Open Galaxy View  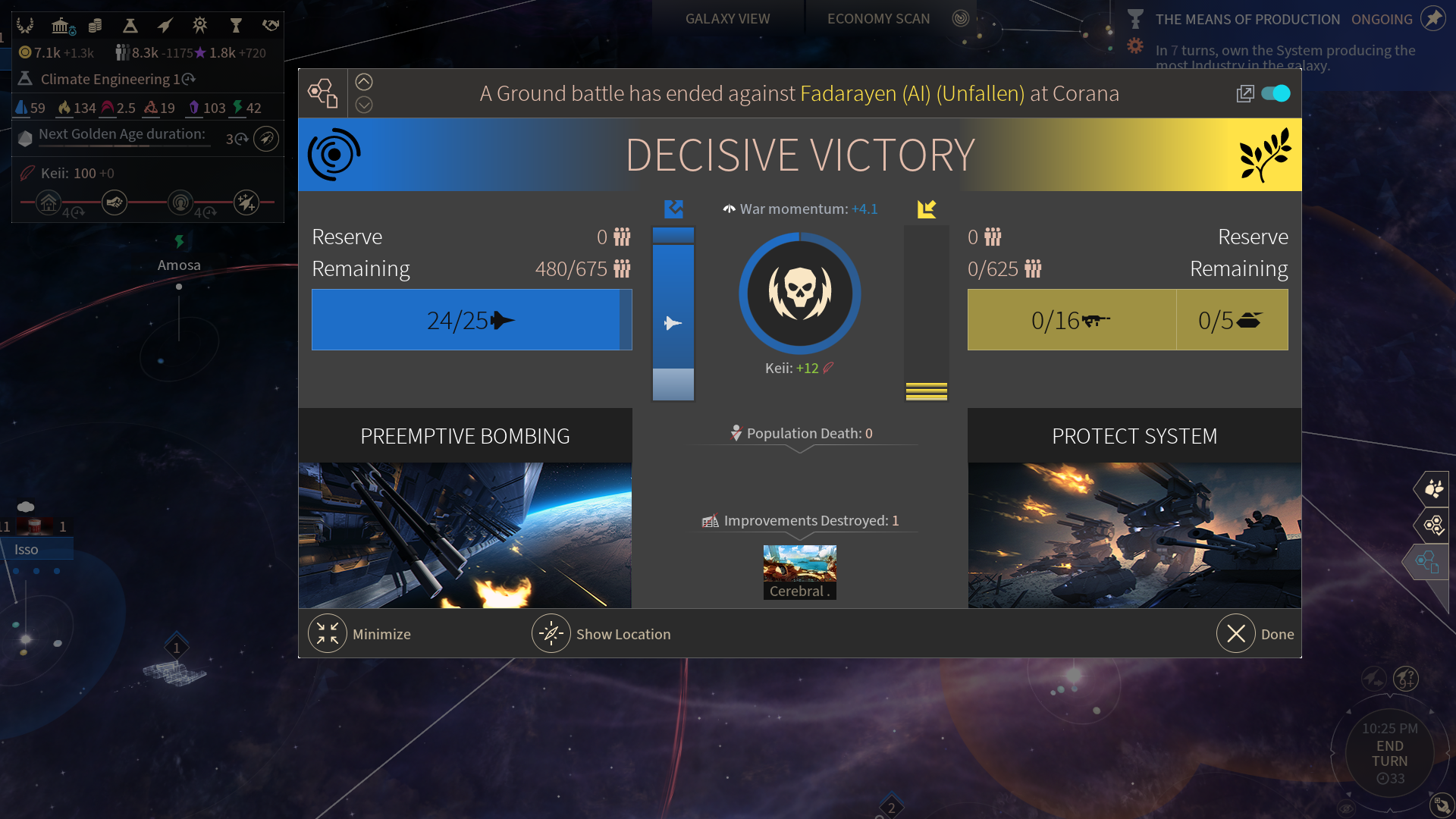click(727, 18)
